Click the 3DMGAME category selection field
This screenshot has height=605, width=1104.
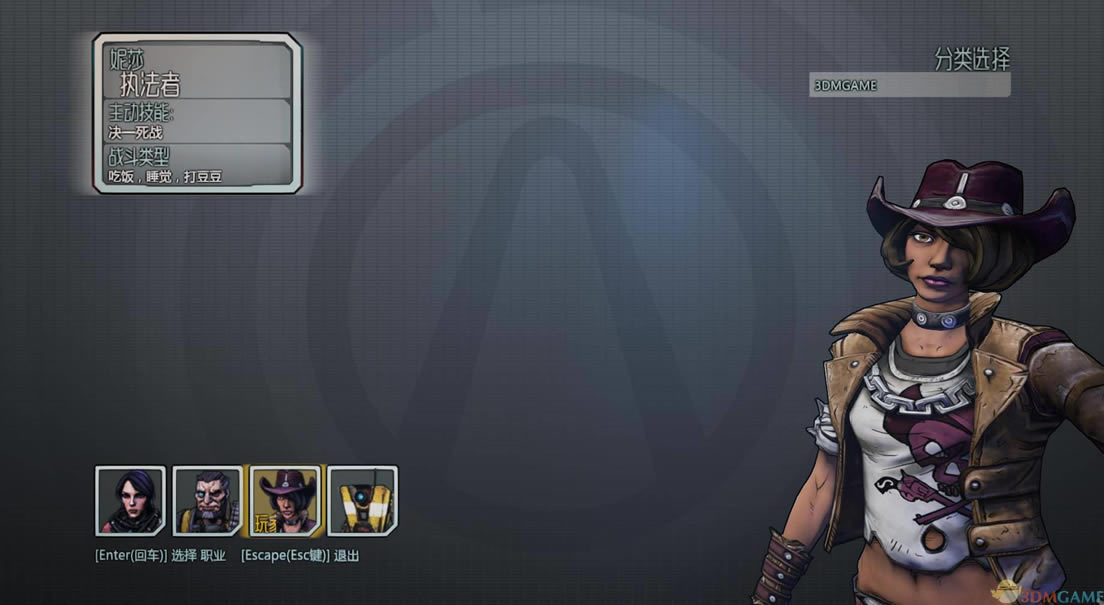point(909,86)
